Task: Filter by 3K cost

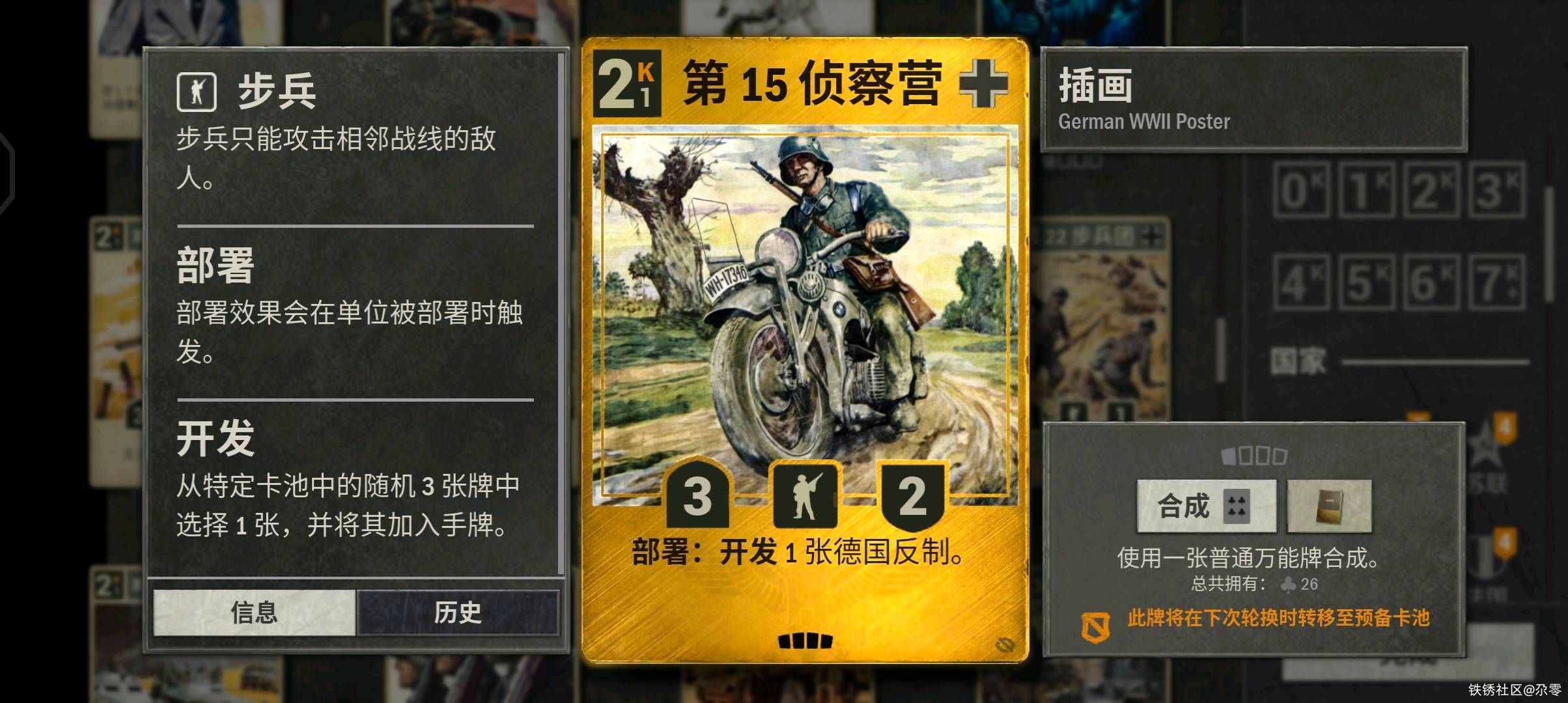Action: tap(1496, 190)
